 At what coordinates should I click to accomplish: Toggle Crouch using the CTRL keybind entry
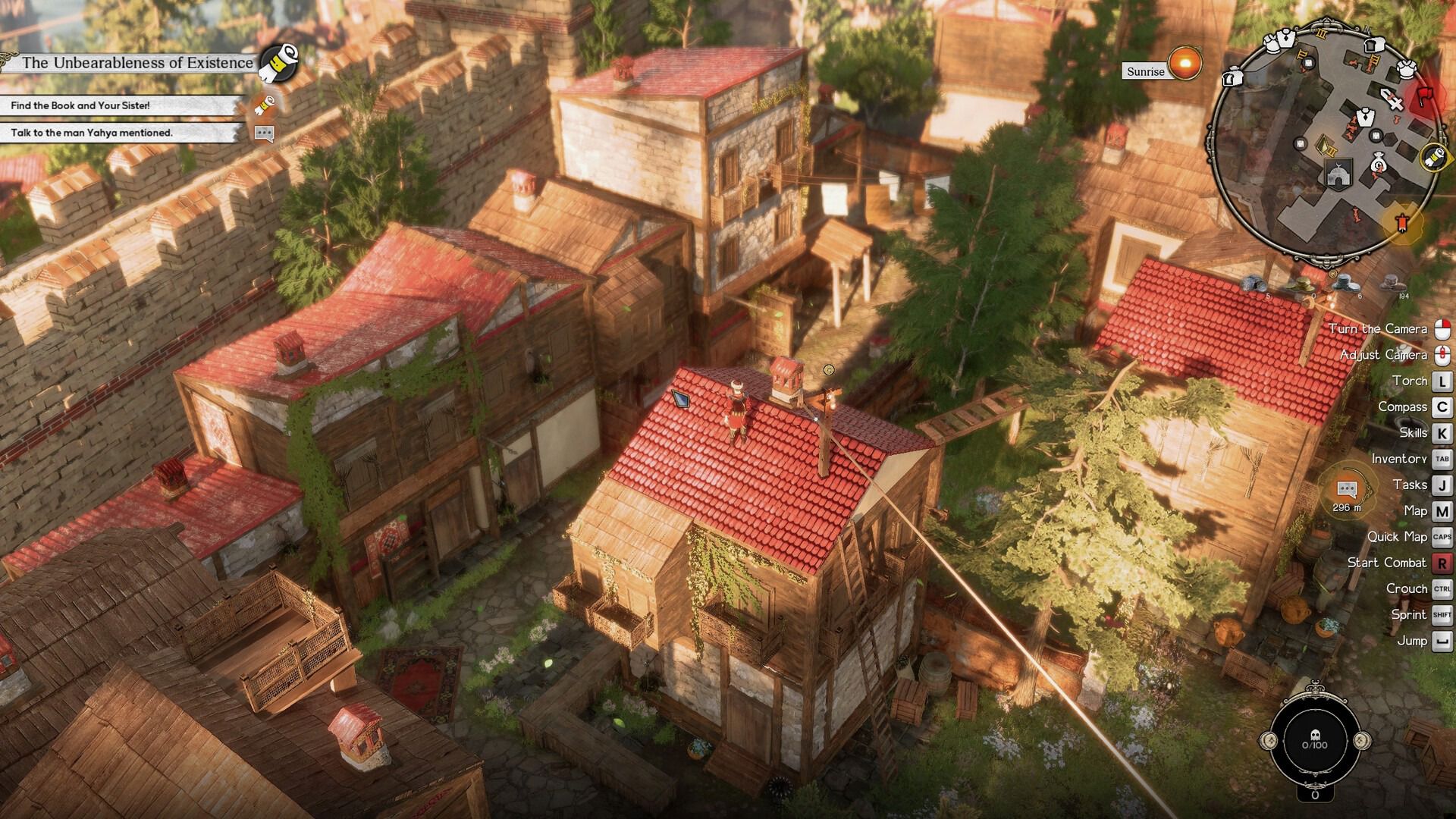[1443, 588]
